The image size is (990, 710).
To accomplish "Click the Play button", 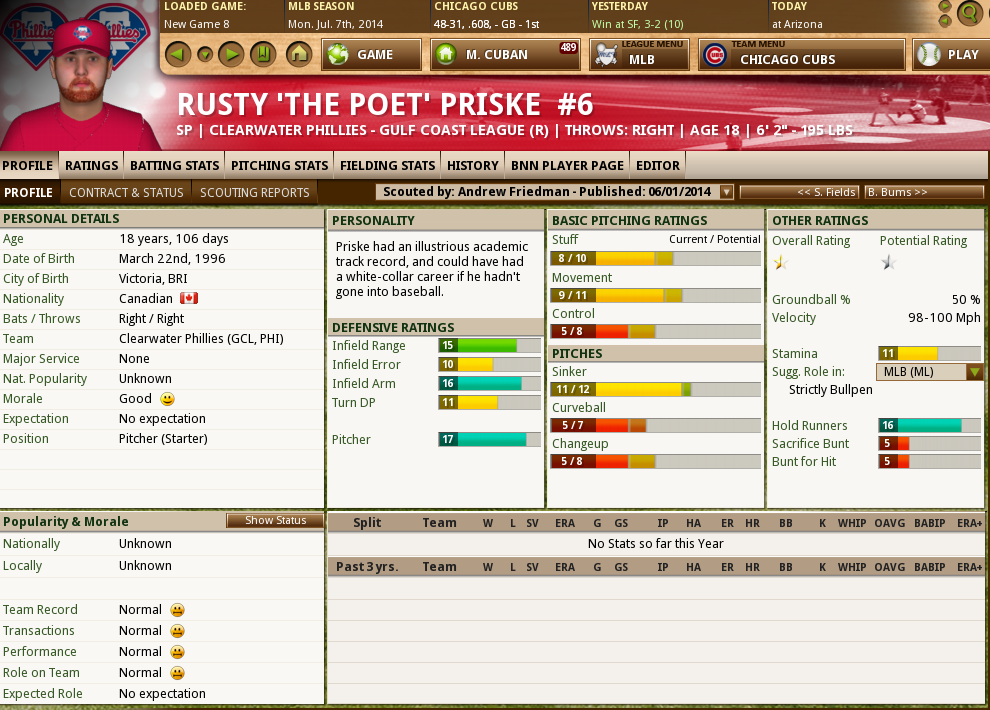I will [x=948, y=55].
